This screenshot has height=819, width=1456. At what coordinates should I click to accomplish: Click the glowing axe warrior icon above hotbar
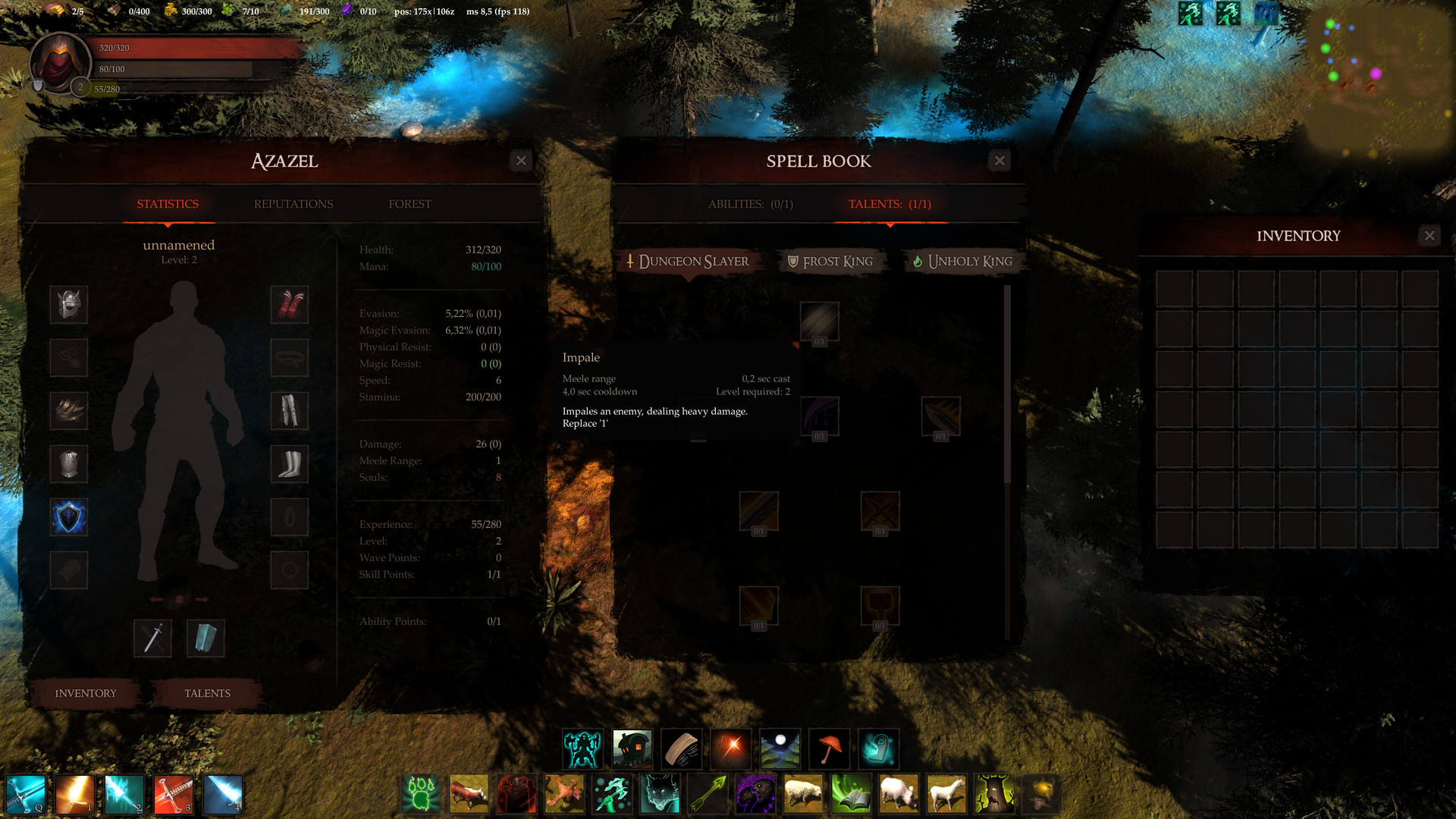[x=582, y=748]
